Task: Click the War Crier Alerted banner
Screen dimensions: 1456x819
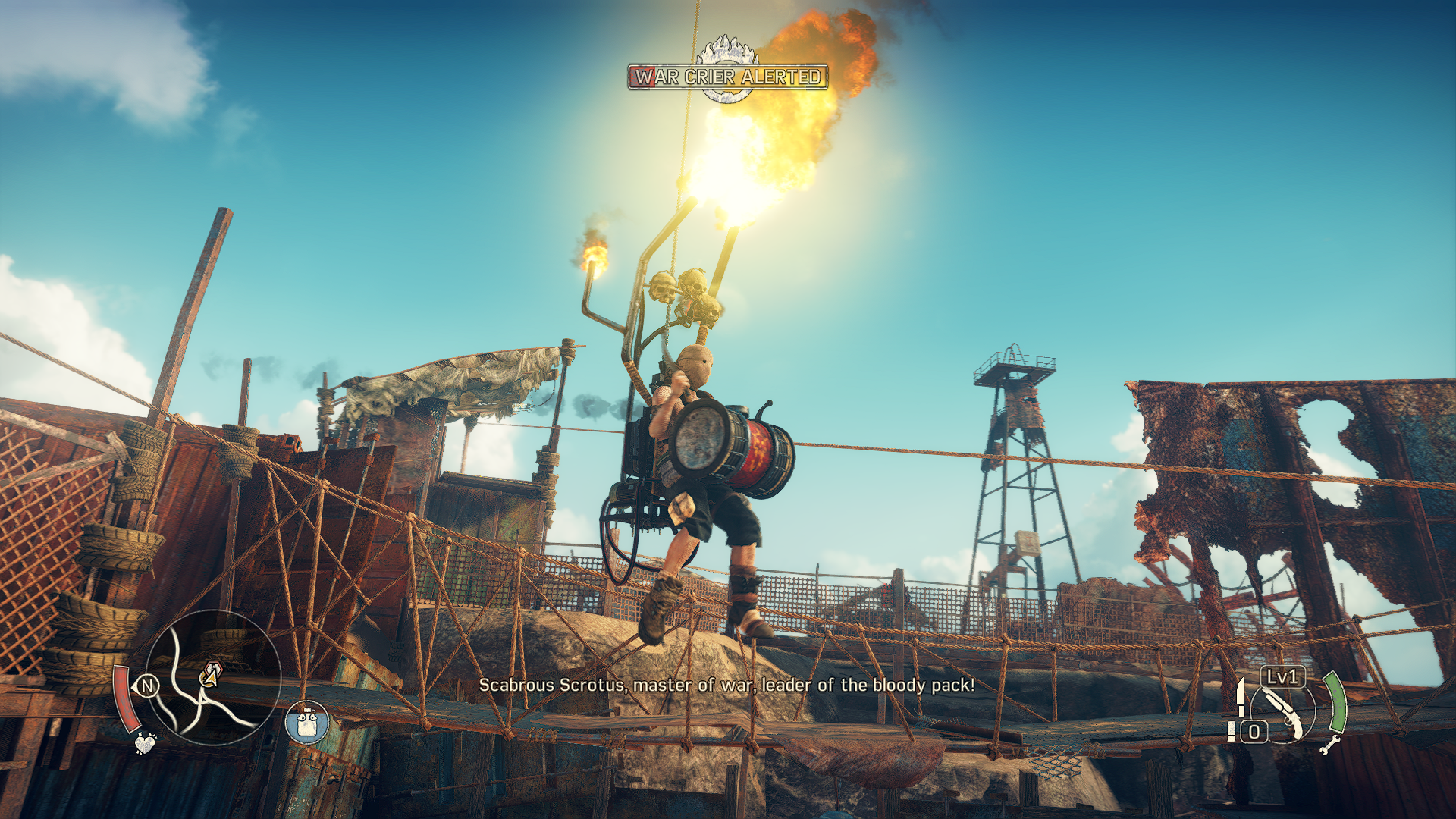Action: click(727, 77)
